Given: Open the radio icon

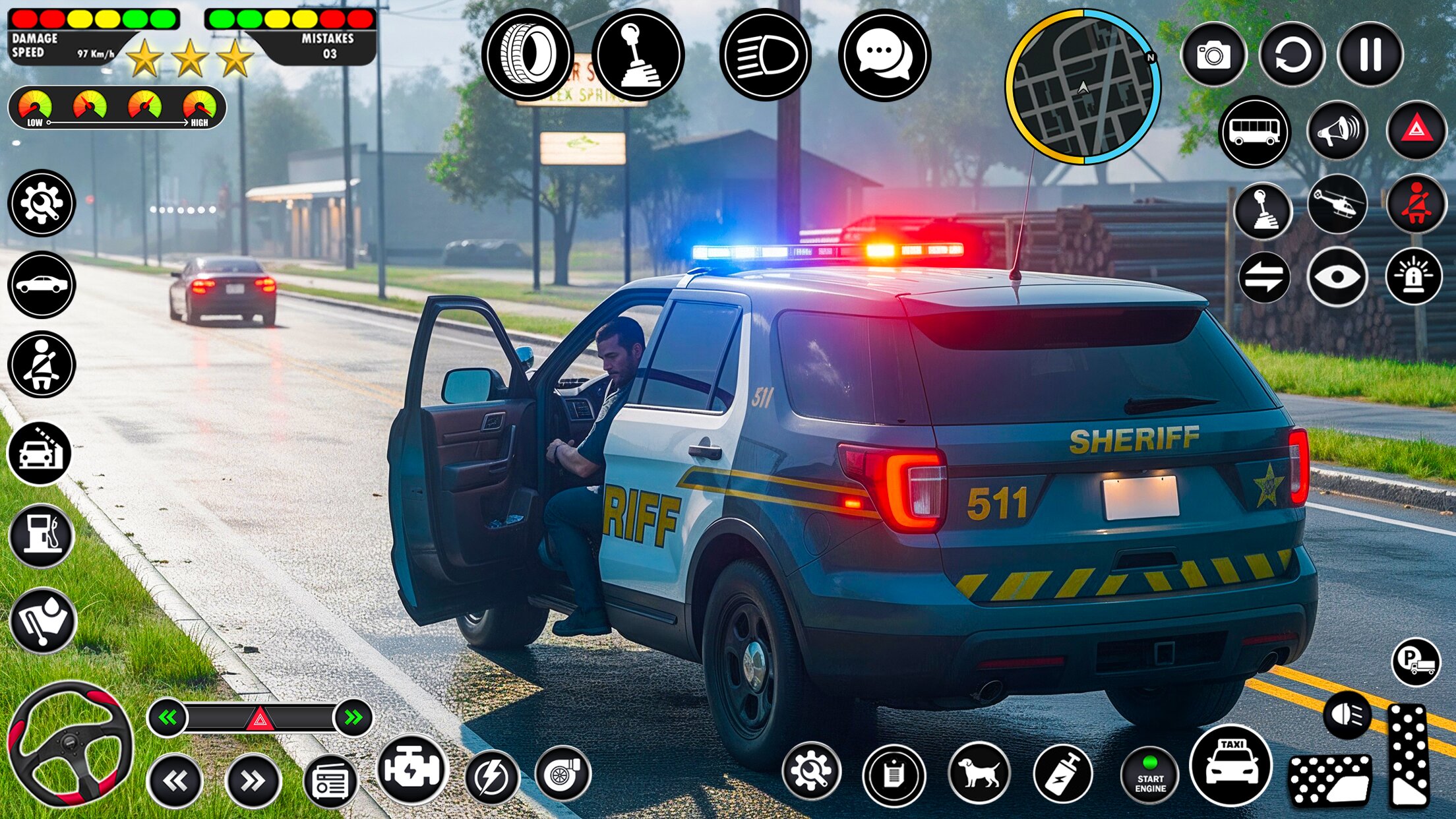Looking at the screenshot, I should pos(330,783).
